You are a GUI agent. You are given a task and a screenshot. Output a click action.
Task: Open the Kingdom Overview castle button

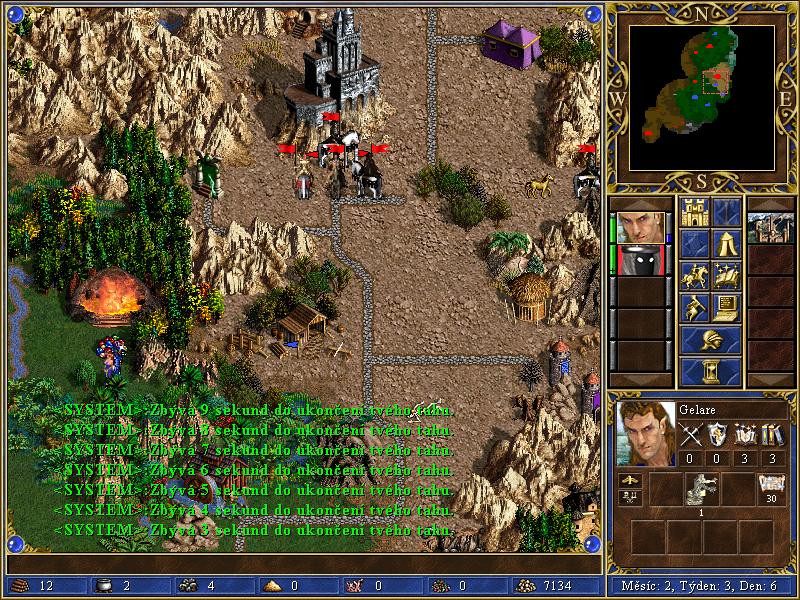[x=694, y=211]
